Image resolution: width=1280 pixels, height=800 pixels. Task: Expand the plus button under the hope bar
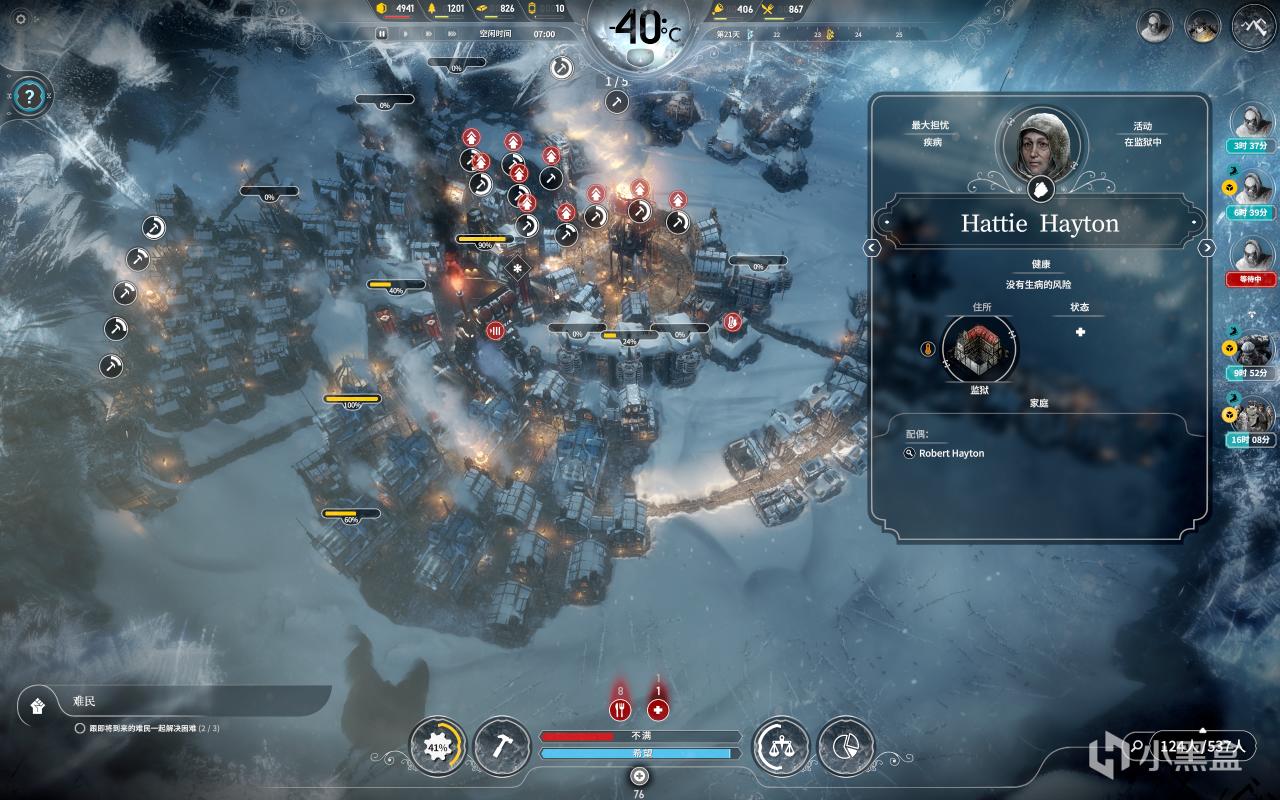[640, 776]
